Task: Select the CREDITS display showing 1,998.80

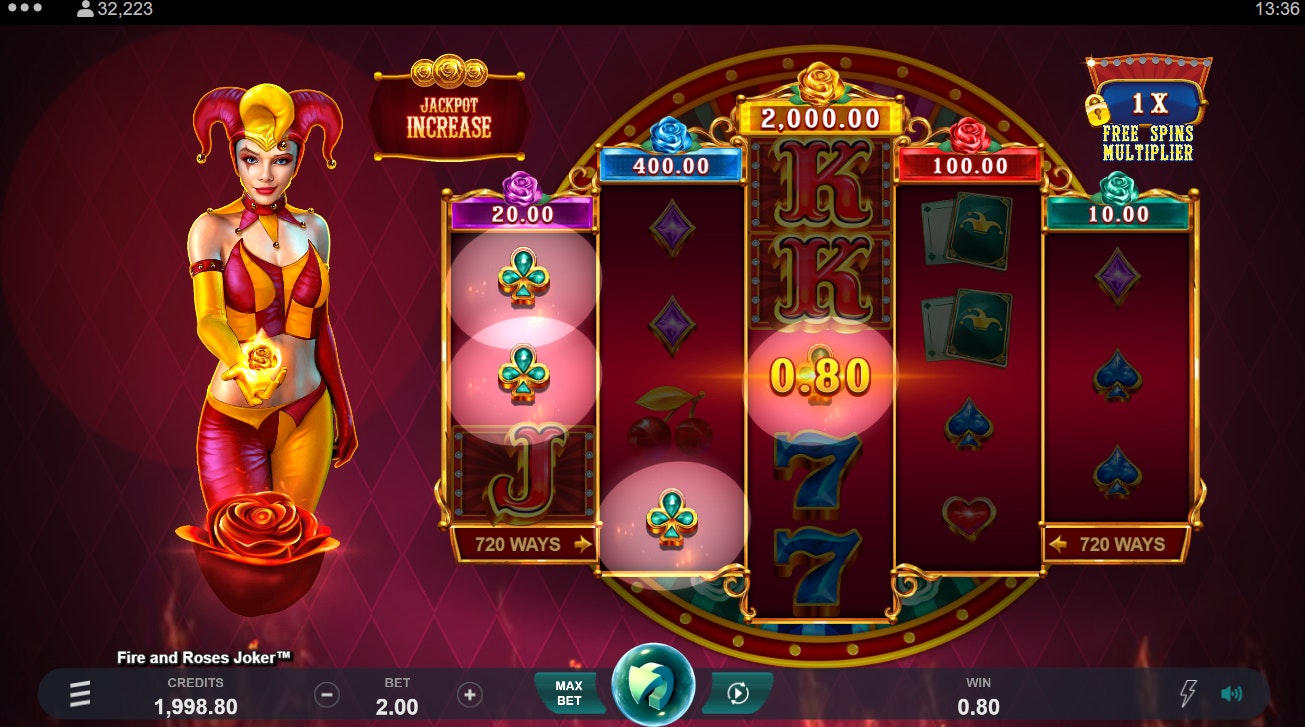Action: tap(194, 695)
